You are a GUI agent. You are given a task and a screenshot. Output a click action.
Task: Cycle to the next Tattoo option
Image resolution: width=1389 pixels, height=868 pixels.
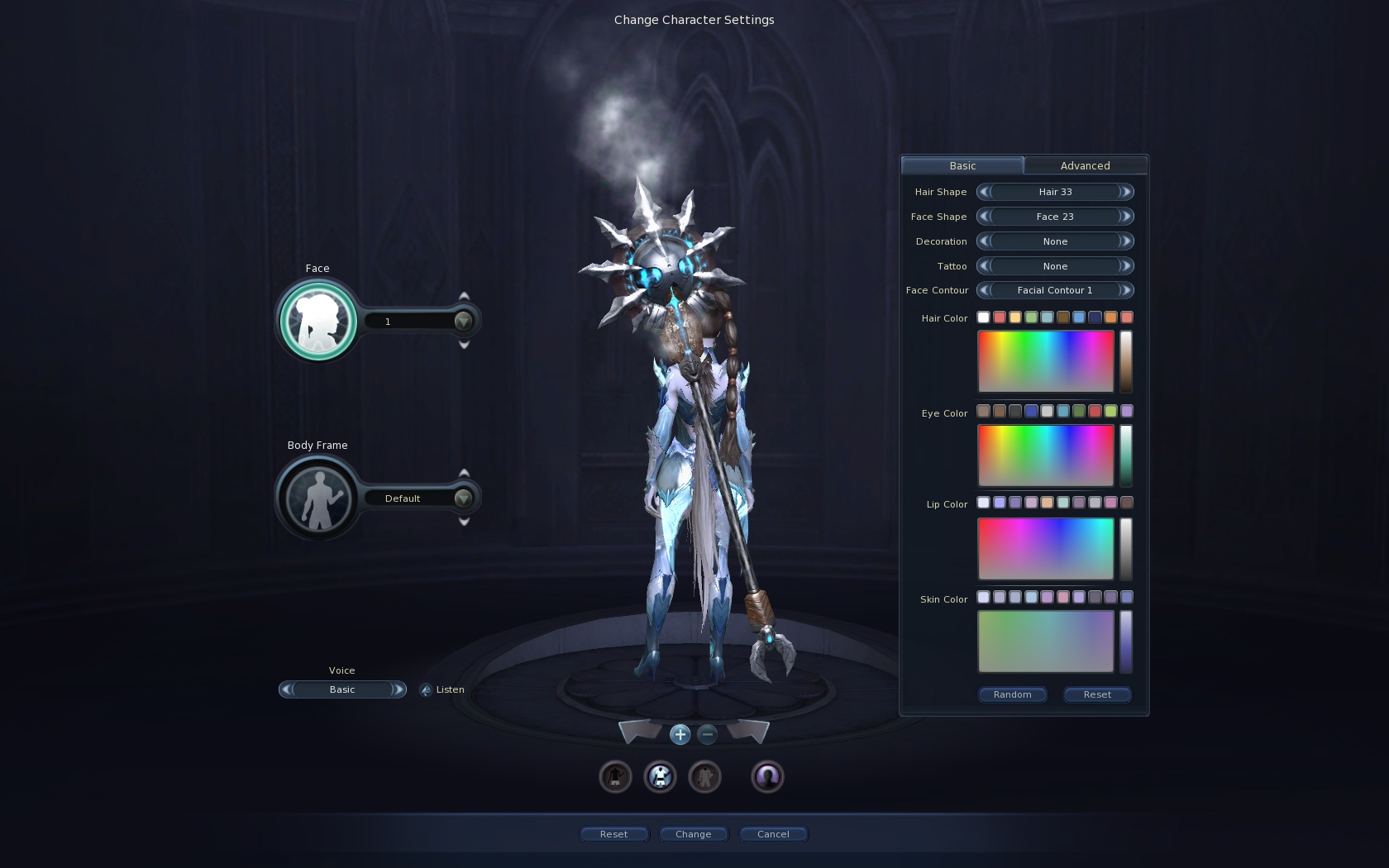1125,266
